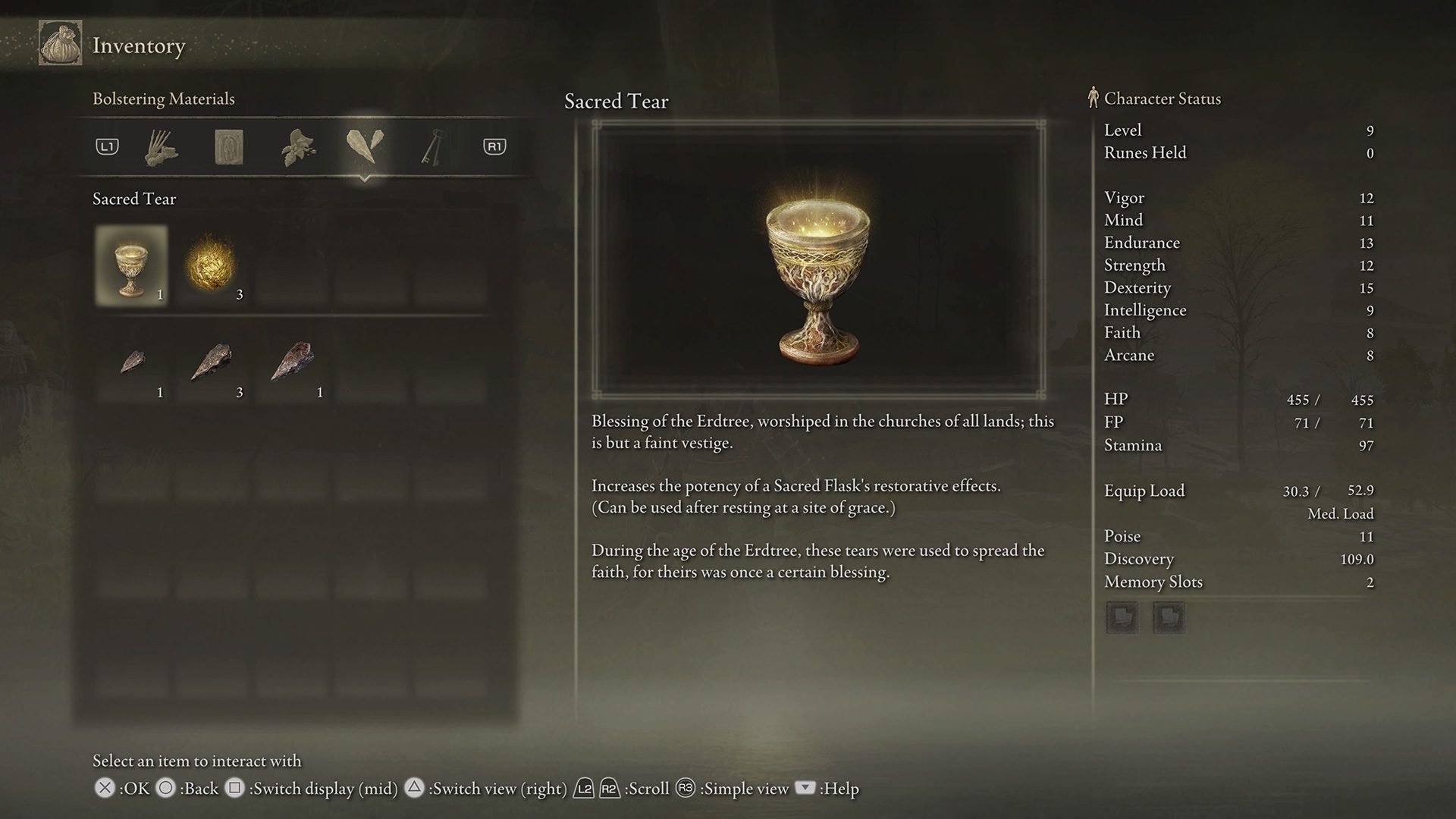Open the tools category tab
The height and width of the screenshot is (819, 1456).
[x=162, y=147]
